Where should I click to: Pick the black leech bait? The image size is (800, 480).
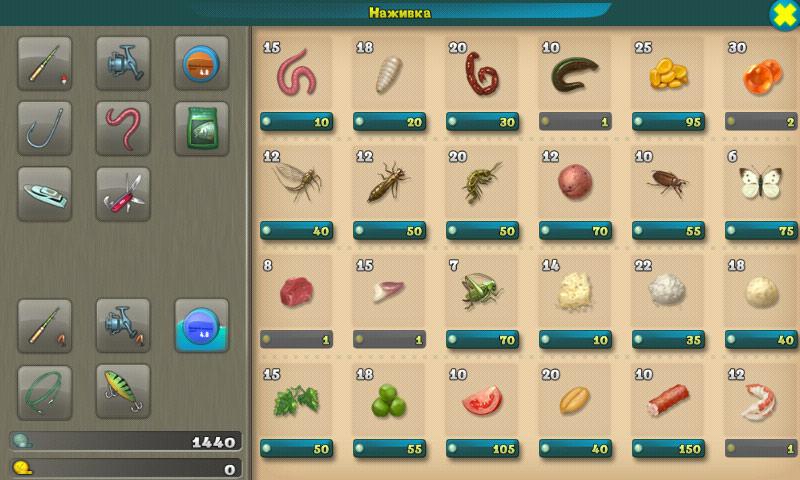tap(575, 75)
